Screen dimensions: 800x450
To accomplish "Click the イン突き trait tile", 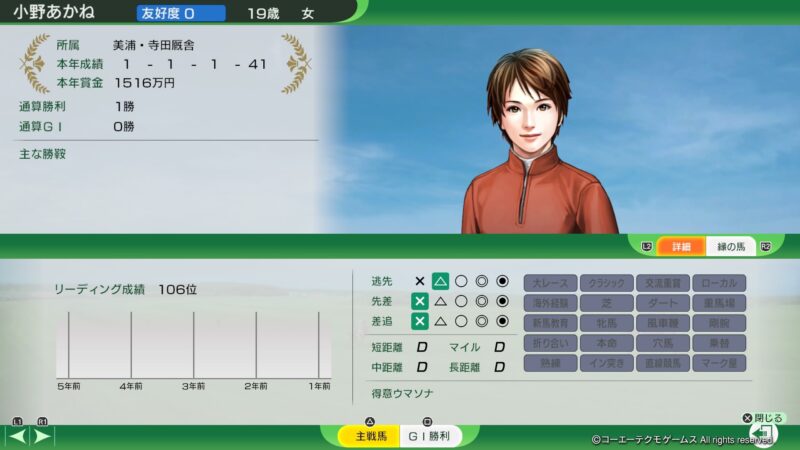I will click(607, 363).
